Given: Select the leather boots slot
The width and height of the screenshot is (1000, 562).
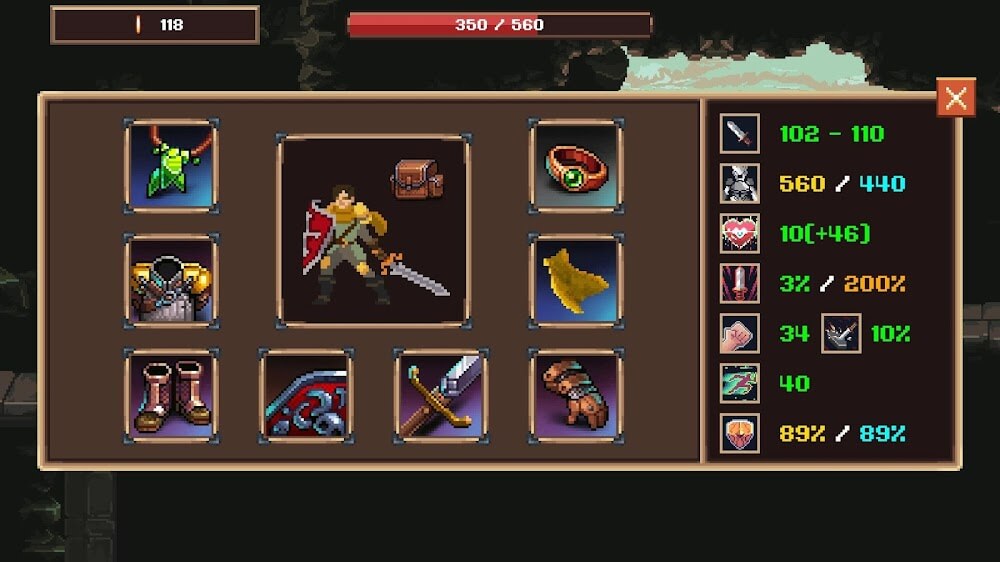Looking at the screenshot, I should pos(171,396).
